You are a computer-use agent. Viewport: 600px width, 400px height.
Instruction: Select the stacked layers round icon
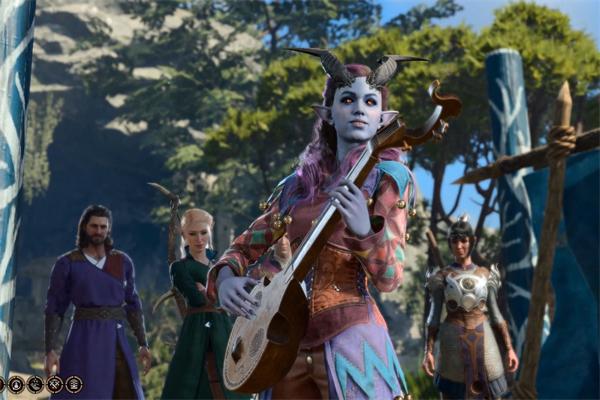(74, 384)
